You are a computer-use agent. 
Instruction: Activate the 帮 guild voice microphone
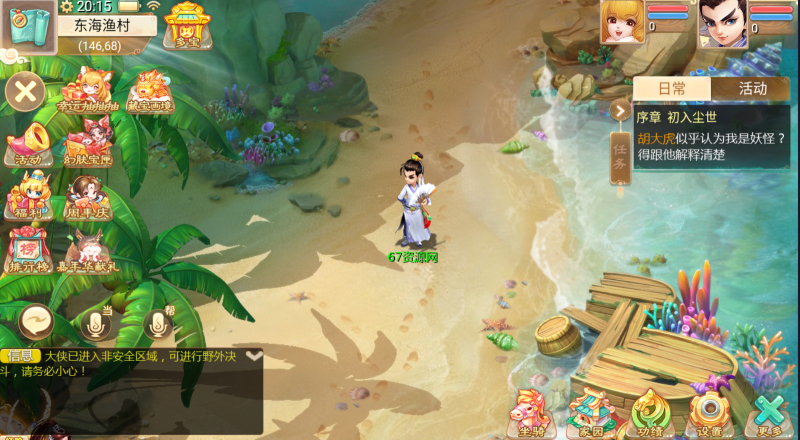157,322
